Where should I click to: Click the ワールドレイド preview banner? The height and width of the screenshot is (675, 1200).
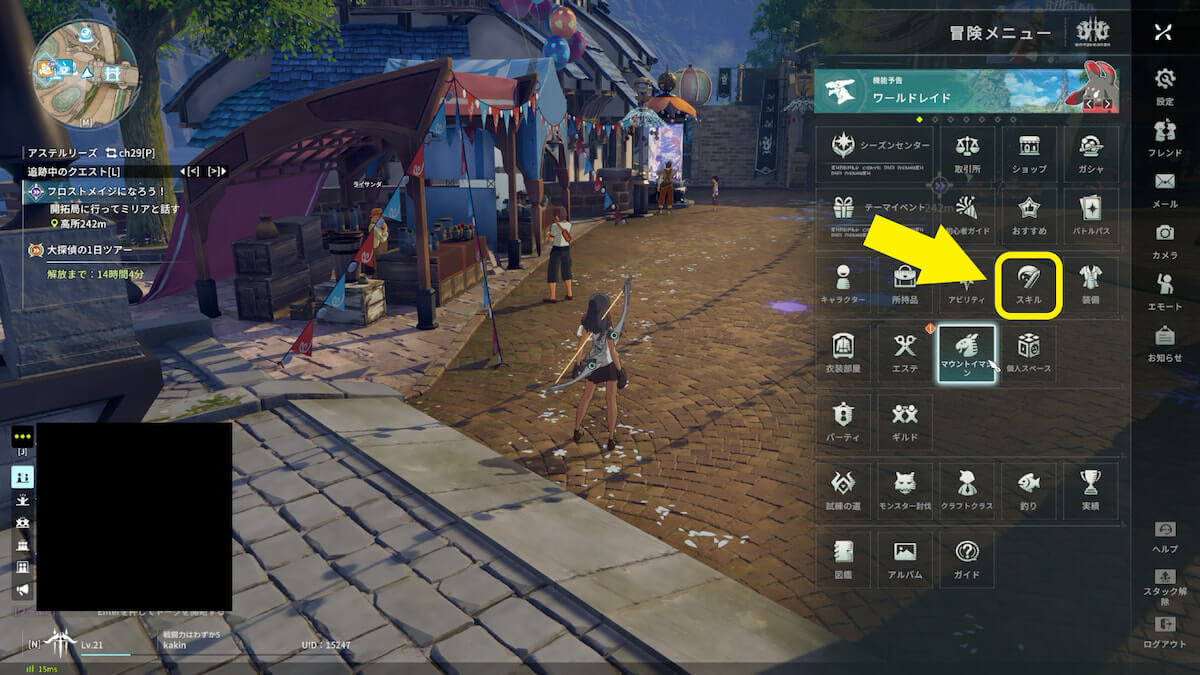point(966,92)
